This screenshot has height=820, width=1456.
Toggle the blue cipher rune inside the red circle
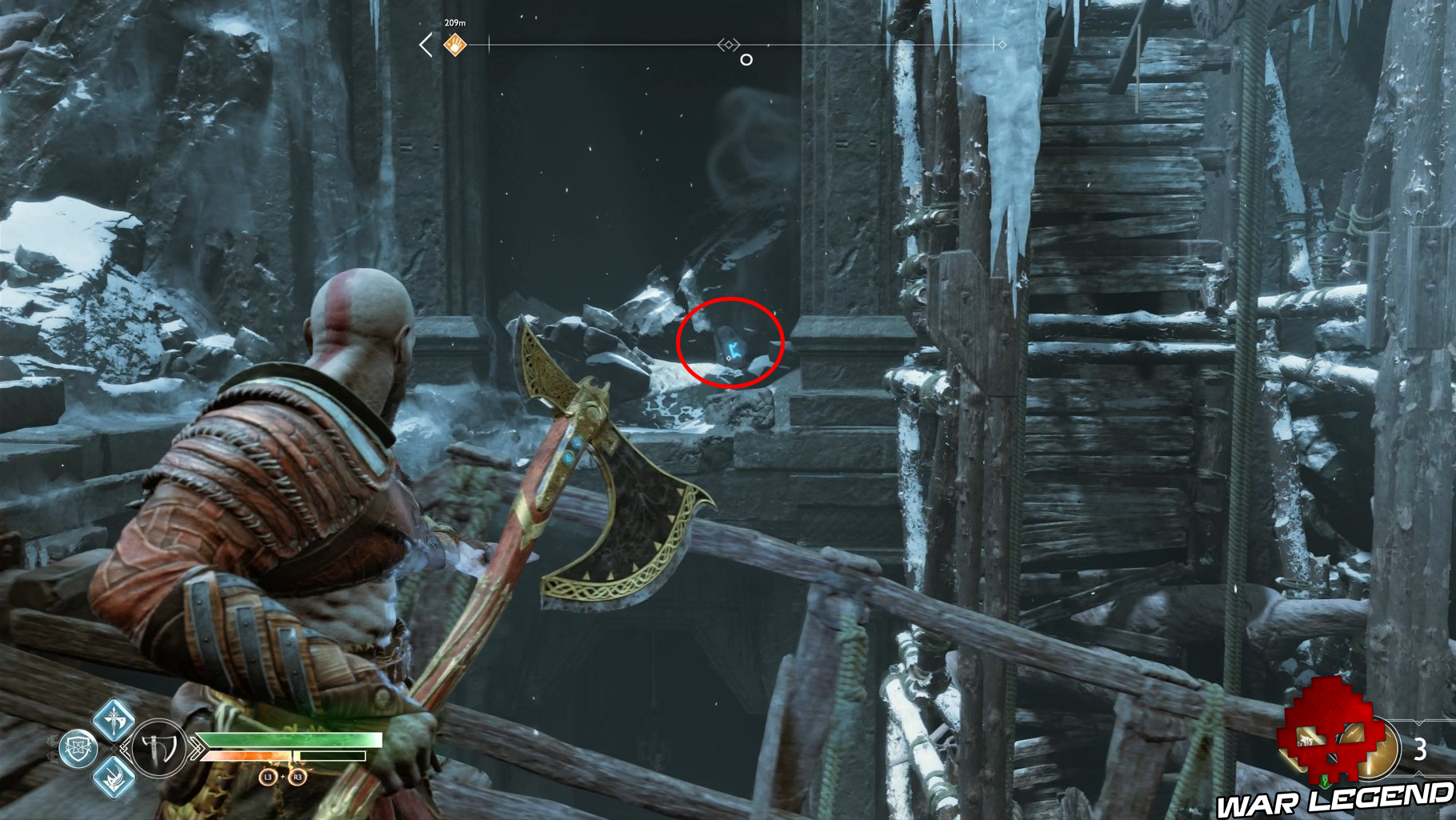(x=732, y=350)
